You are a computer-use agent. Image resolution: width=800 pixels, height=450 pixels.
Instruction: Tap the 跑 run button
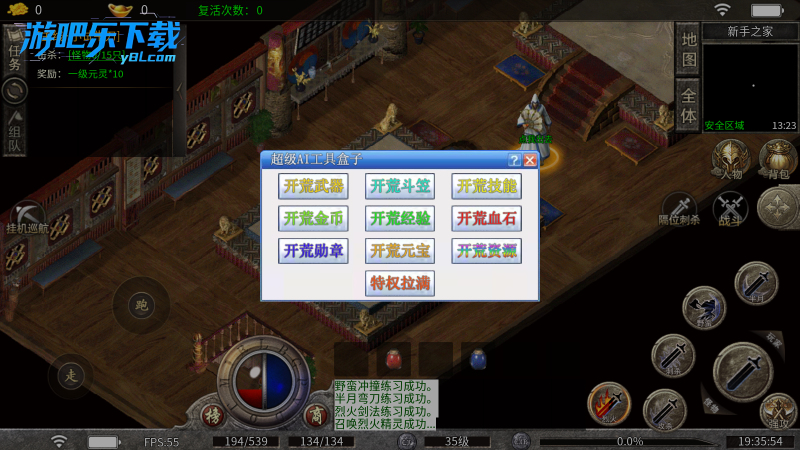[140, 304]
